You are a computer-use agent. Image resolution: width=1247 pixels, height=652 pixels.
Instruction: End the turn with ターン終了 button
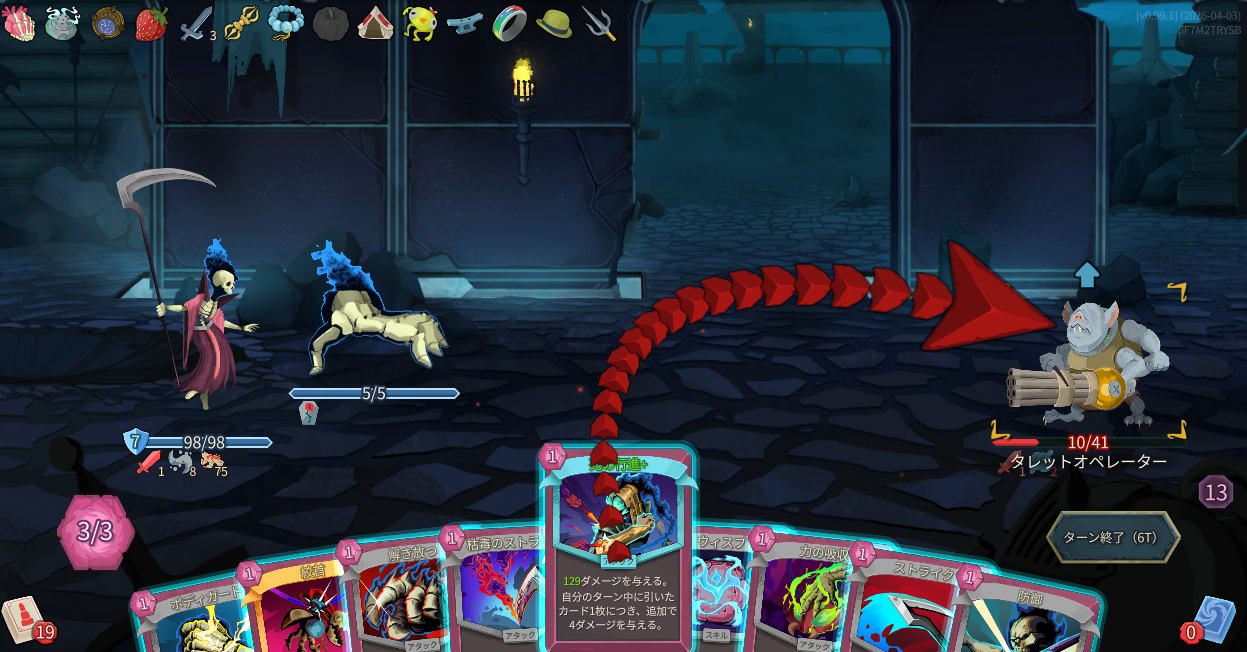(x=1113, y=537)
